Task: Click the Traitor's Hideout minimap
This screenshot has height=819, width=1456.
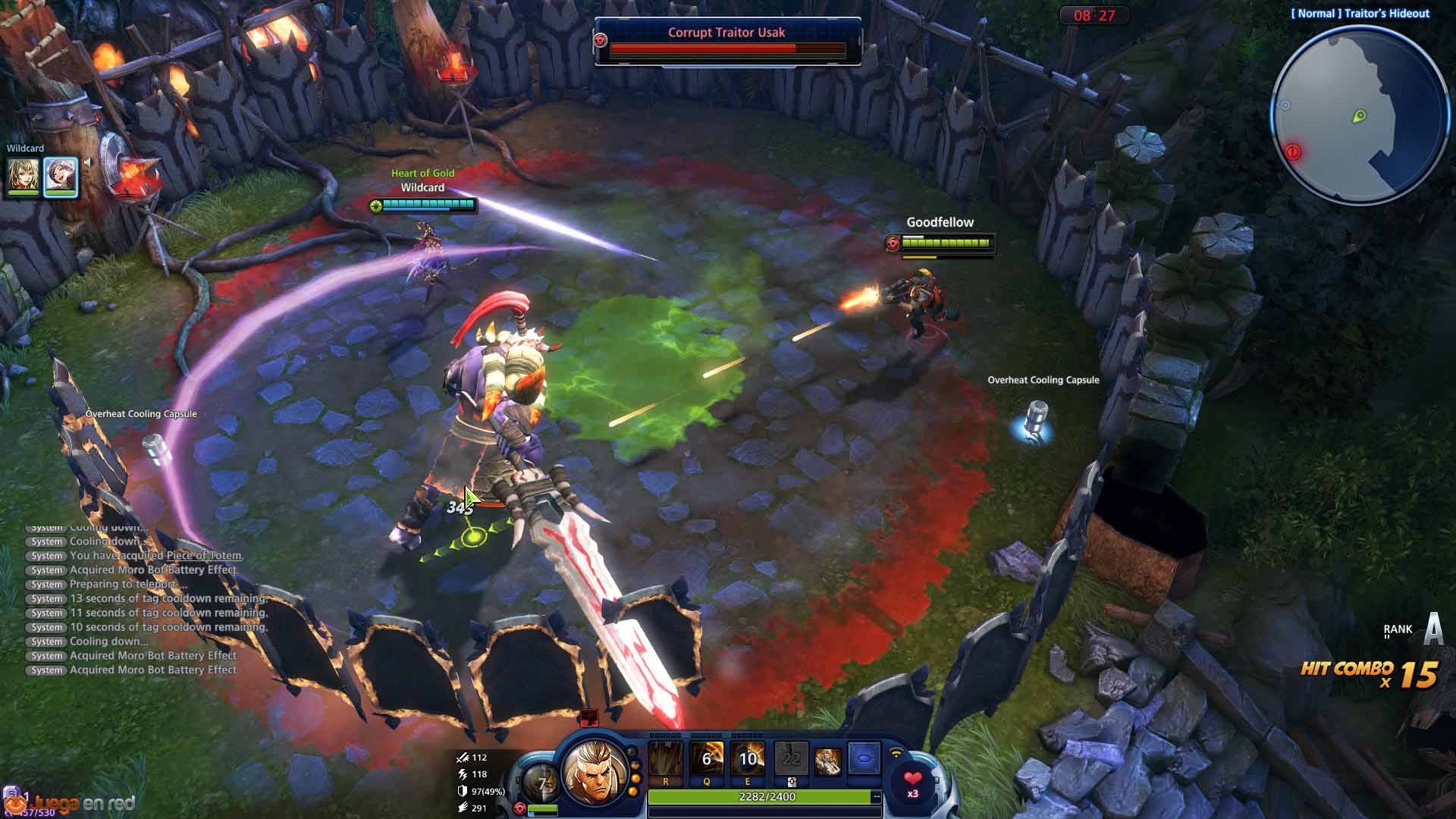Action: coord(1359,116)
